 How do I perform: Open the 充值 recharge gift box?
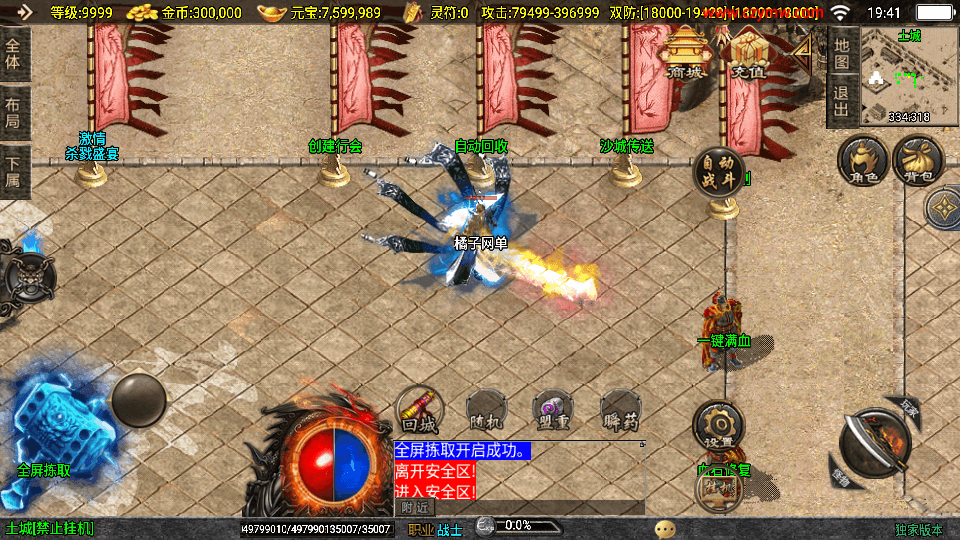click(746, 53)
